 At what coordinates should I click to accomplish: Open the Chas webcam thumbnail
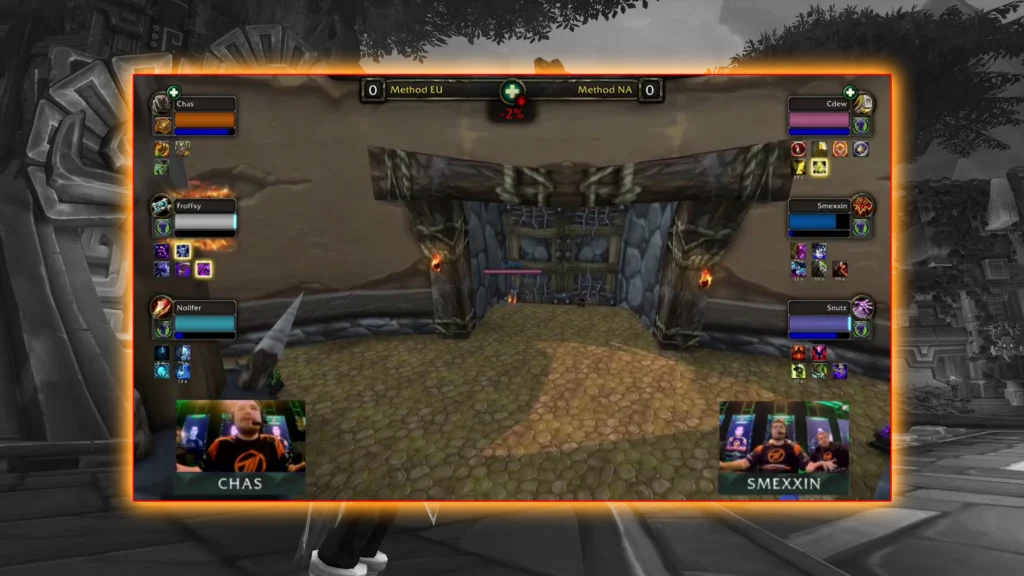240,447
